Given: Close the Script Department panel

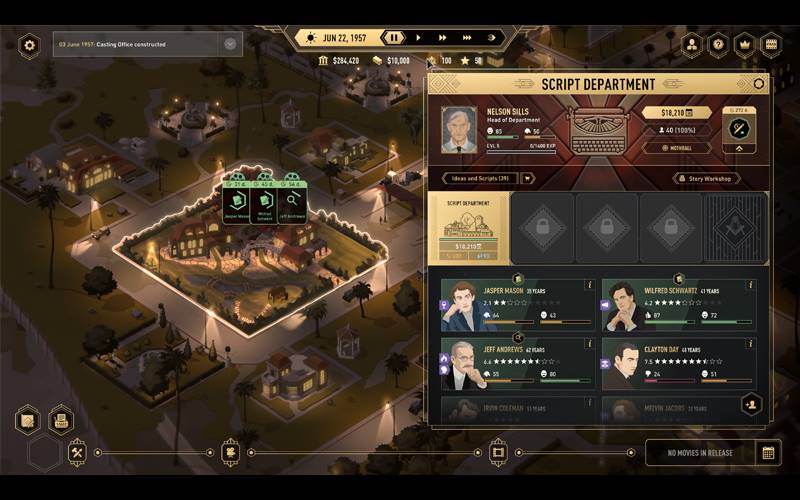Looking at the screenshot, I should coord(759,84).
